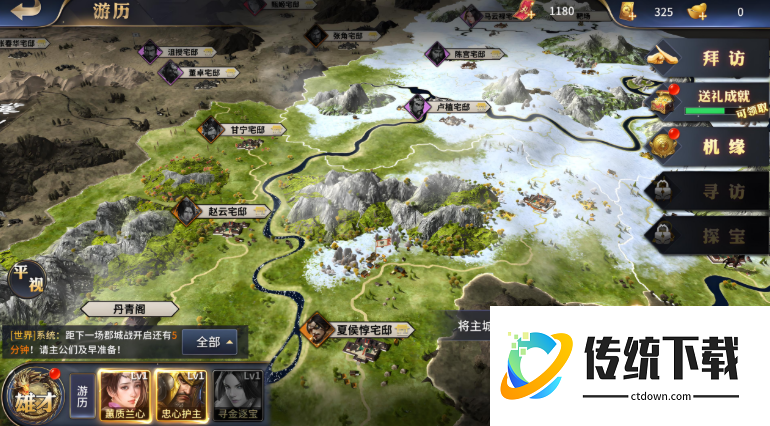Select the 忠心护主 skill portrait
This screenshot has width=770, height=426.
click(x=181, y=394)
